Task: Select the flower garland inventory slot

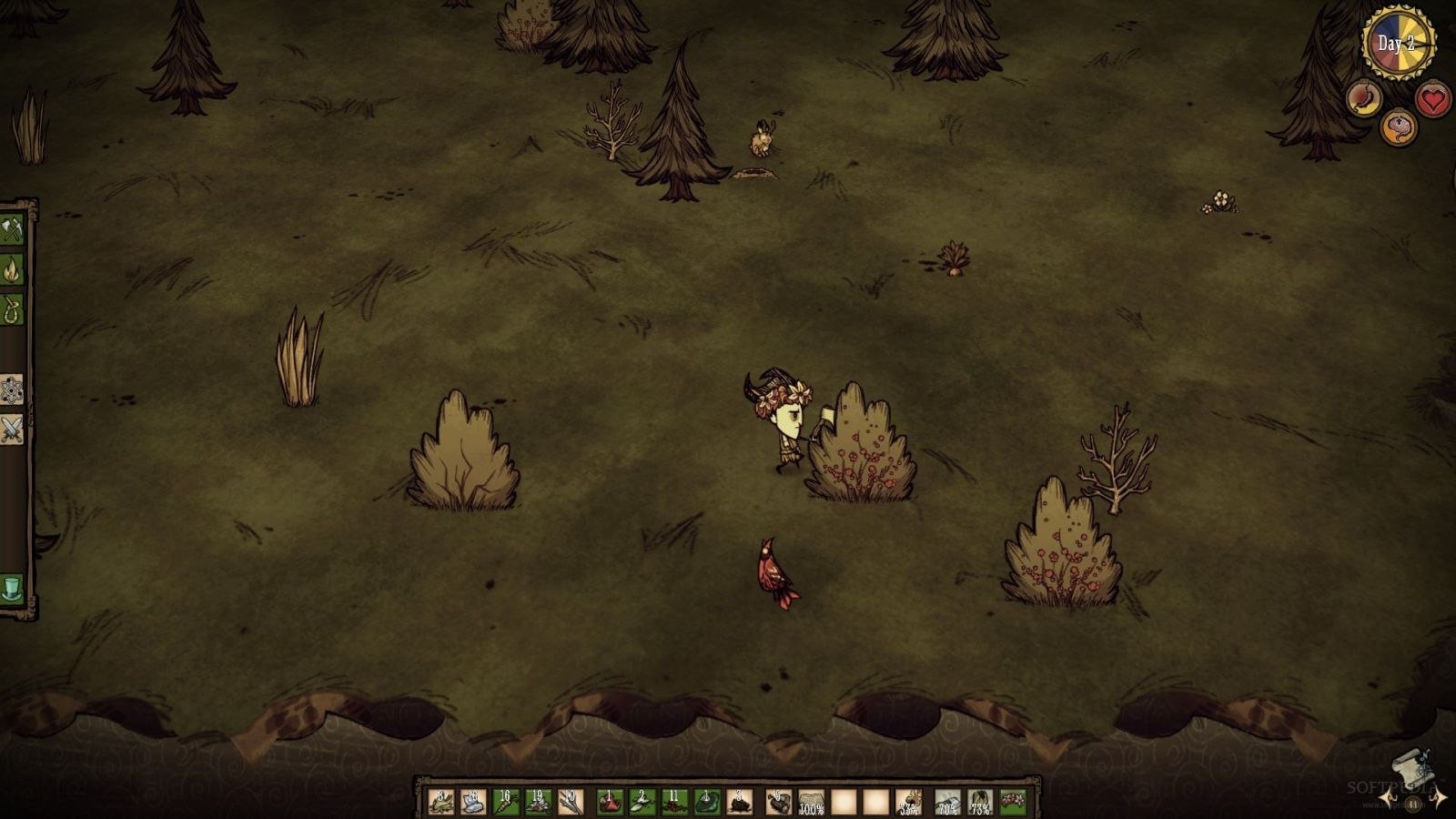Action: pos(1013,802)
